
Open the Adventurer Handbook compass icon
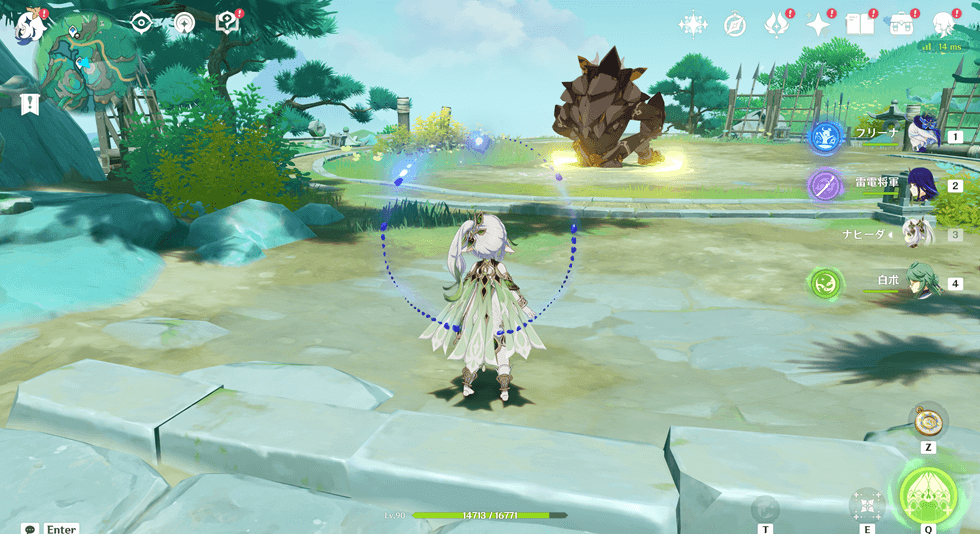tap(735, 25)
